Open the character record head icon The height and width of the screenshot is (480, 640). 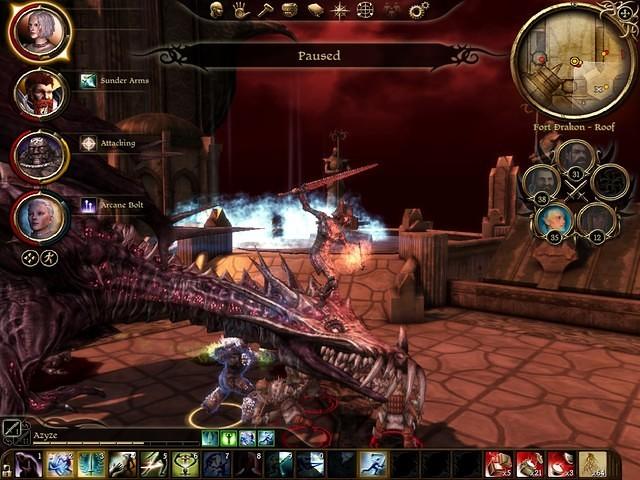(217, 10)
